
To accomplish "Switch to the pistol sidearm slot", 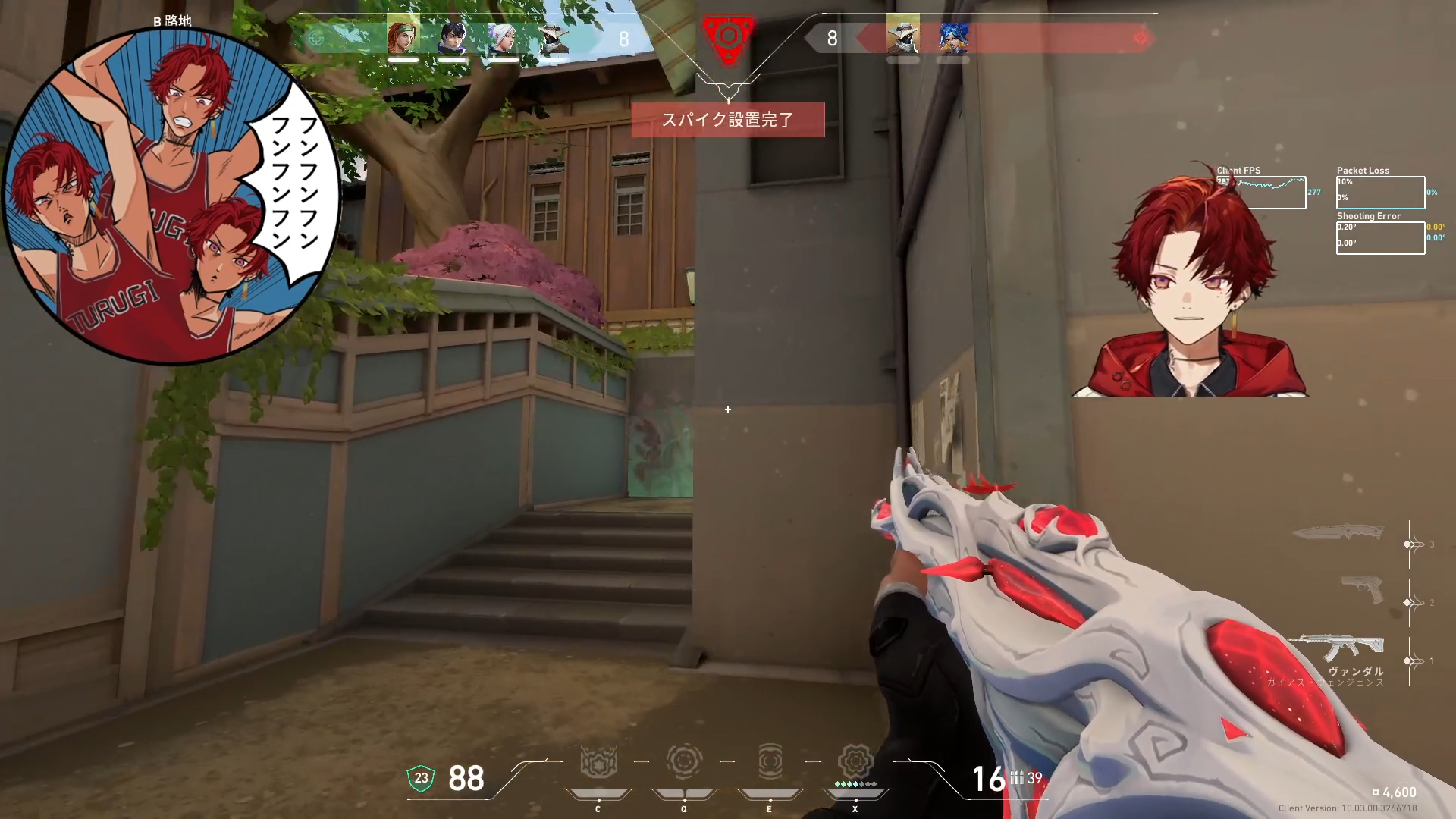I will (x=1362, y=590).
